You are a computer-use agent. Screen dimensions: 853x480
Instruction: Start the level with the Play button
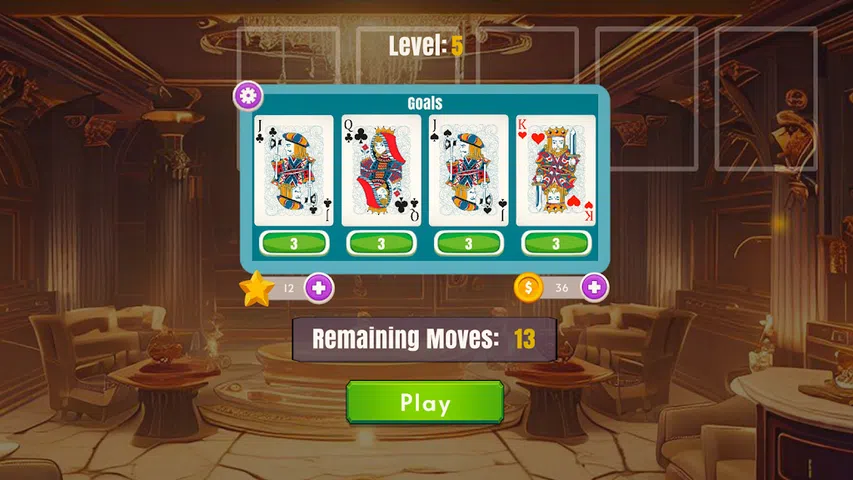tap(425, 403)
